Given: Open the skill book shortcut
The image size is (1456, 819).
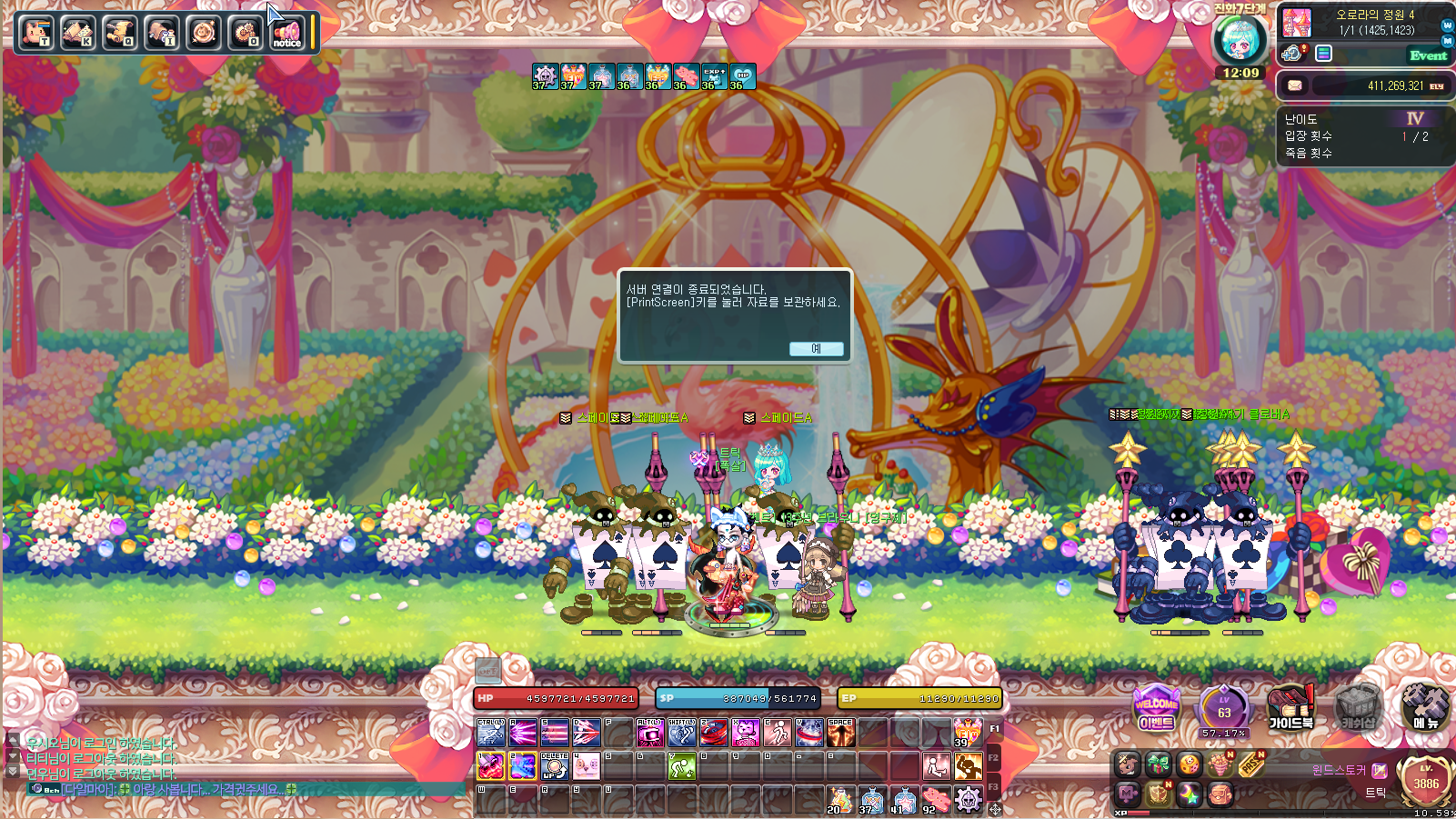Looking at the screenshot, I should tap(77, 33).
